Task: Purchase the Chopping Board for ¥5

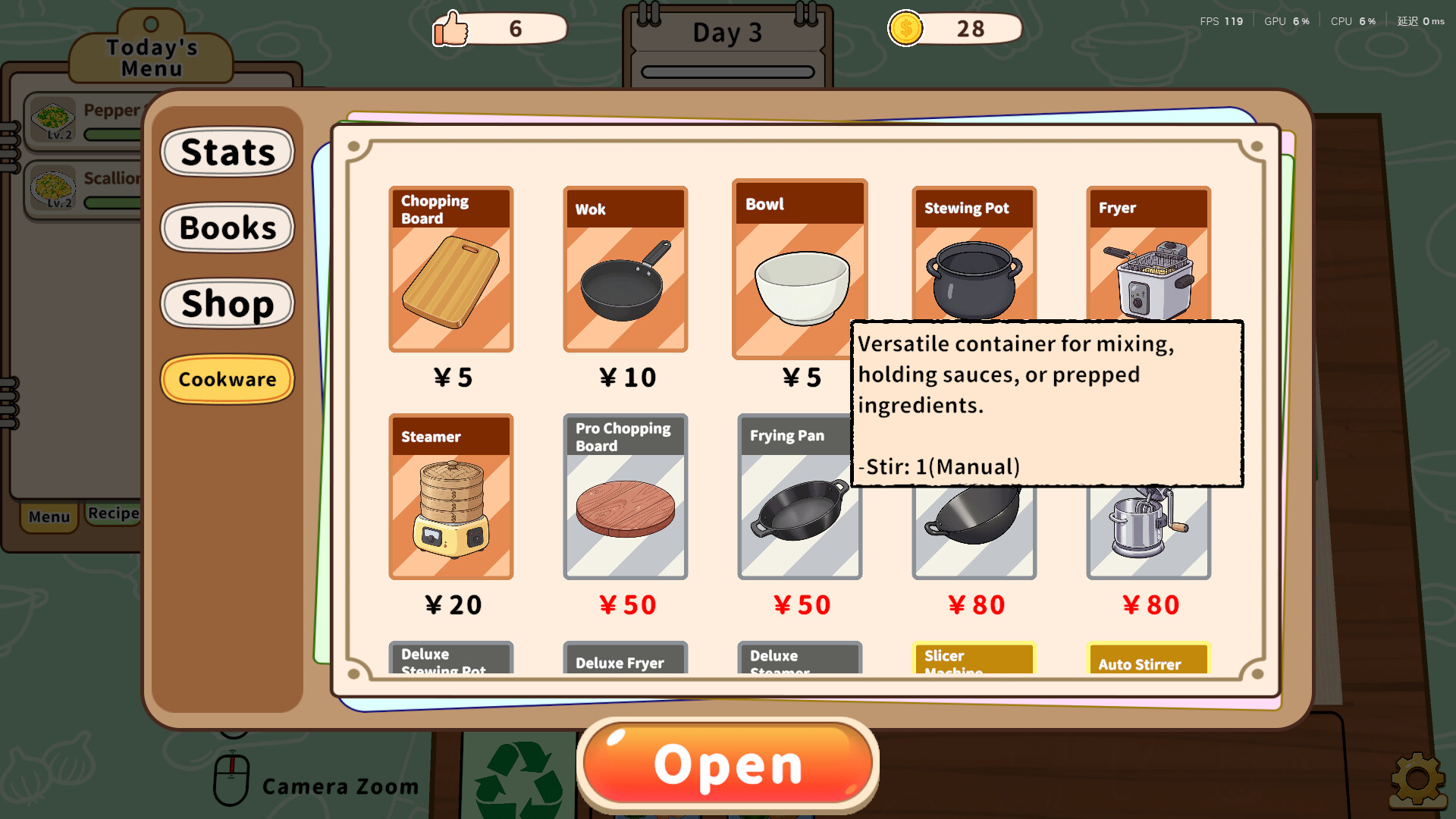Action: pos(450,270)
